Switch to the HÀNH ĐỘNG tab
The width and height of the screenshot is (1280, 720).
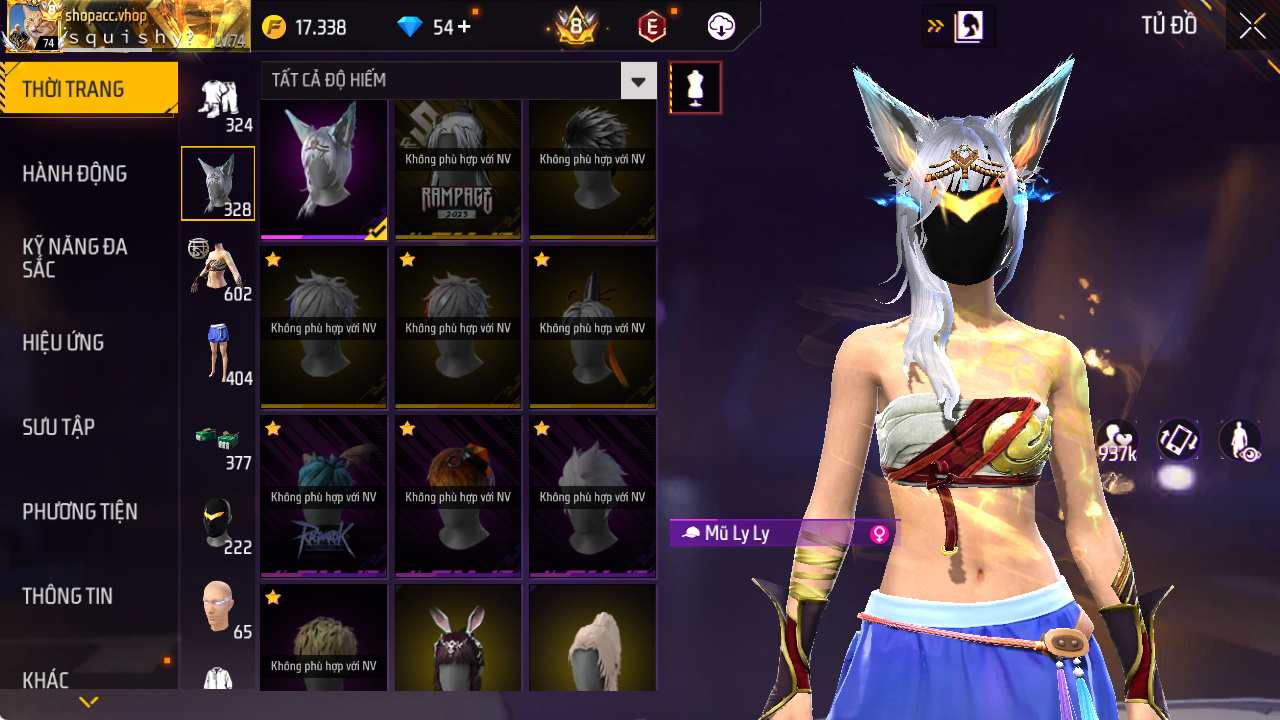[74, 173]
